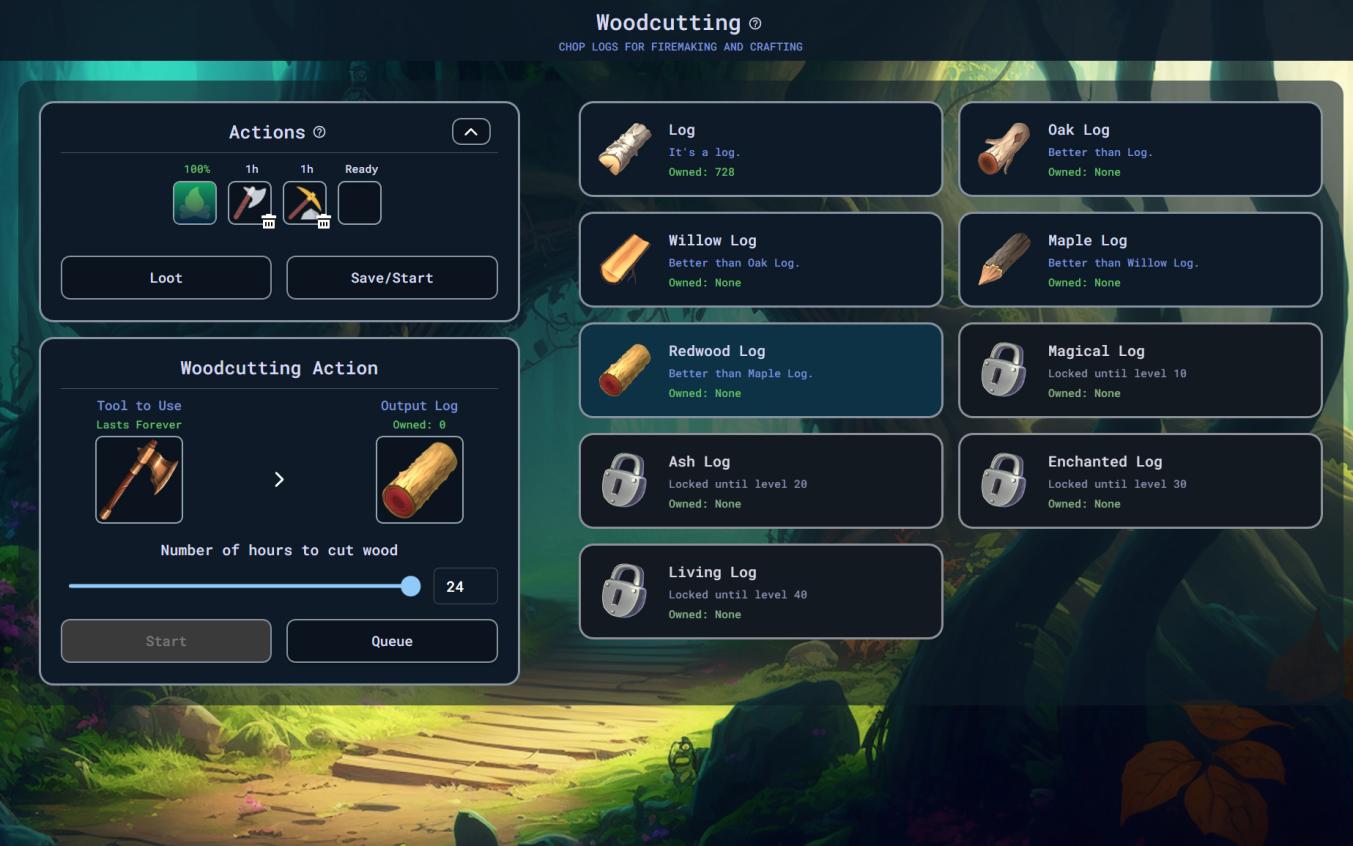Viewport: 1353px width, 846px height.
Task: Click the Output Log redwood slot
Action: pos(419,480)
